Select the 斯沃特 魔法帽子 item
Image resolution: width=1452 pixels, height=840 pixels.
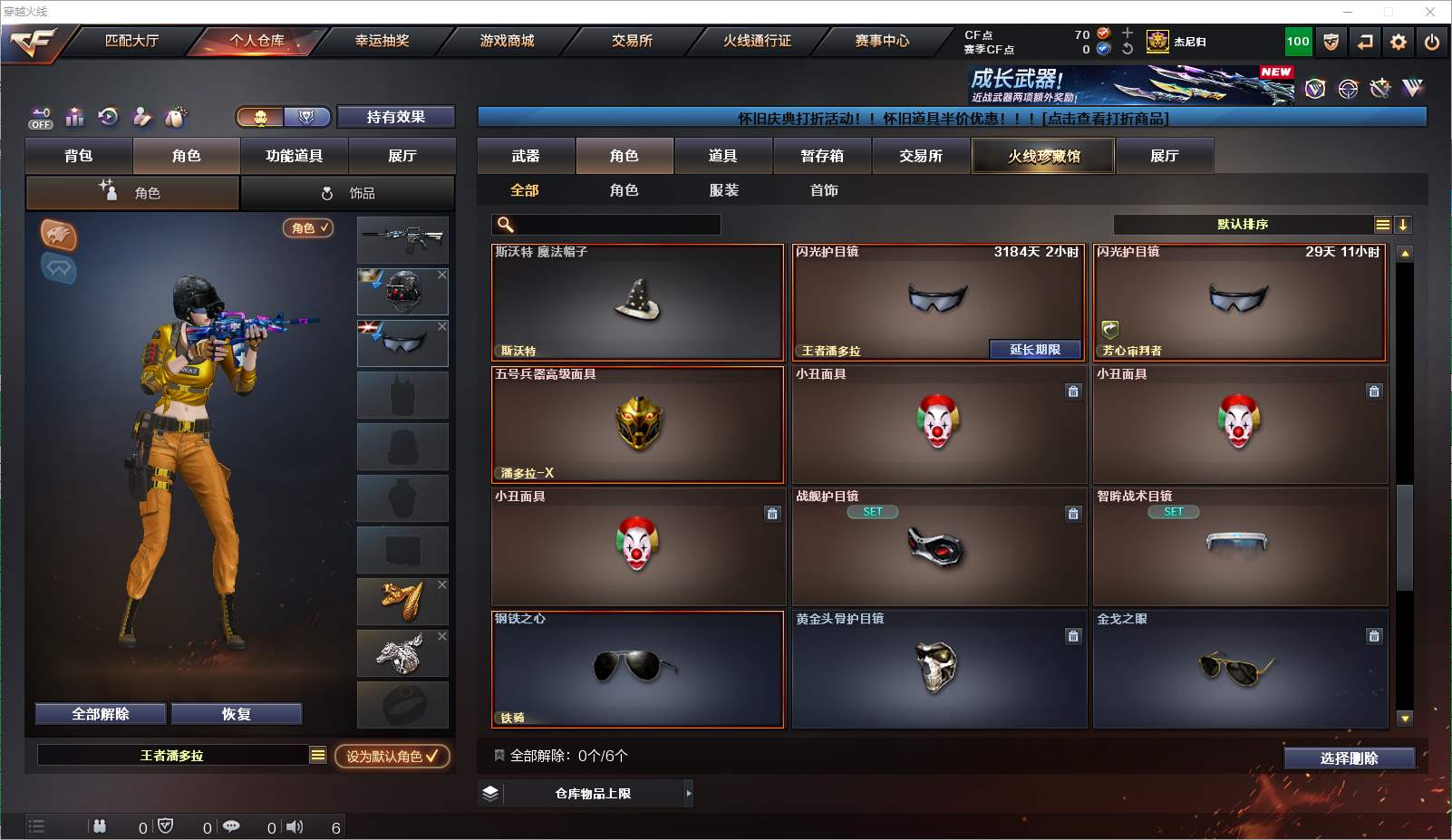[x=637, y=303]
